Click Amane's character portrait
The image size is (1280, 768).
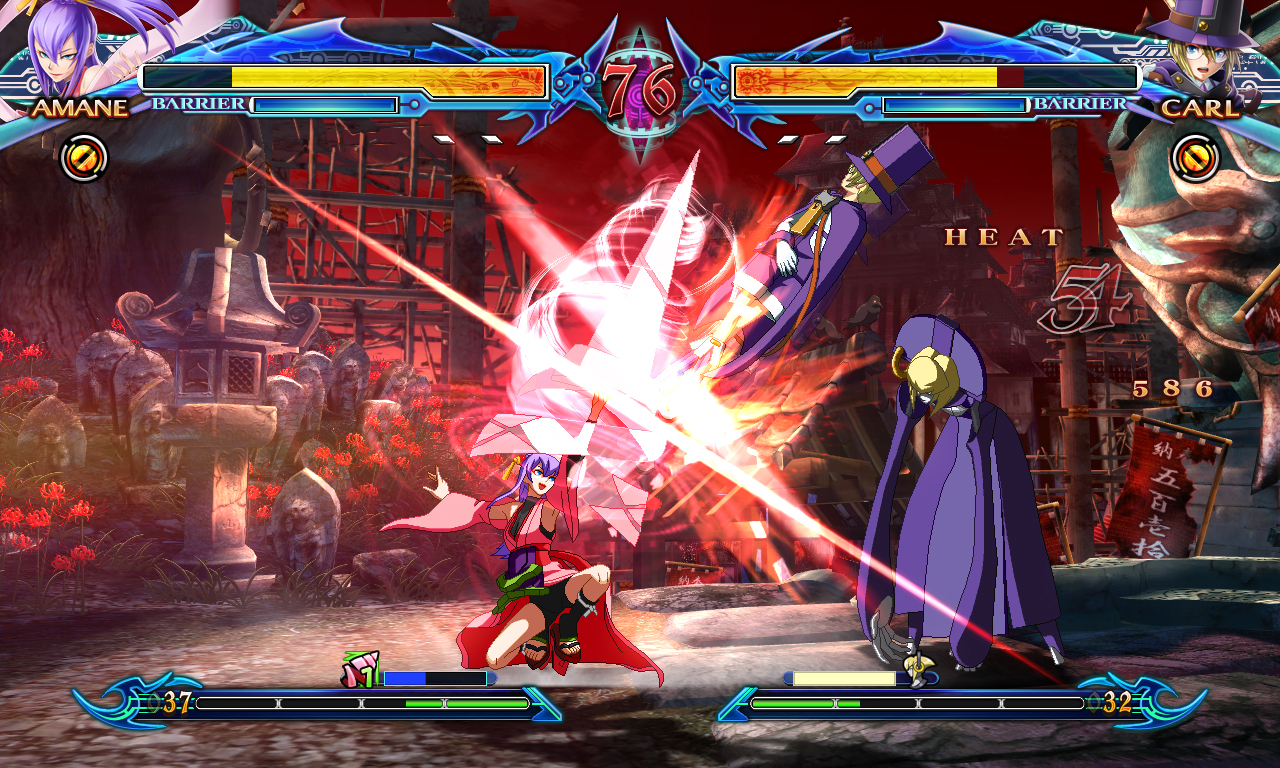[x=62, y=48]
